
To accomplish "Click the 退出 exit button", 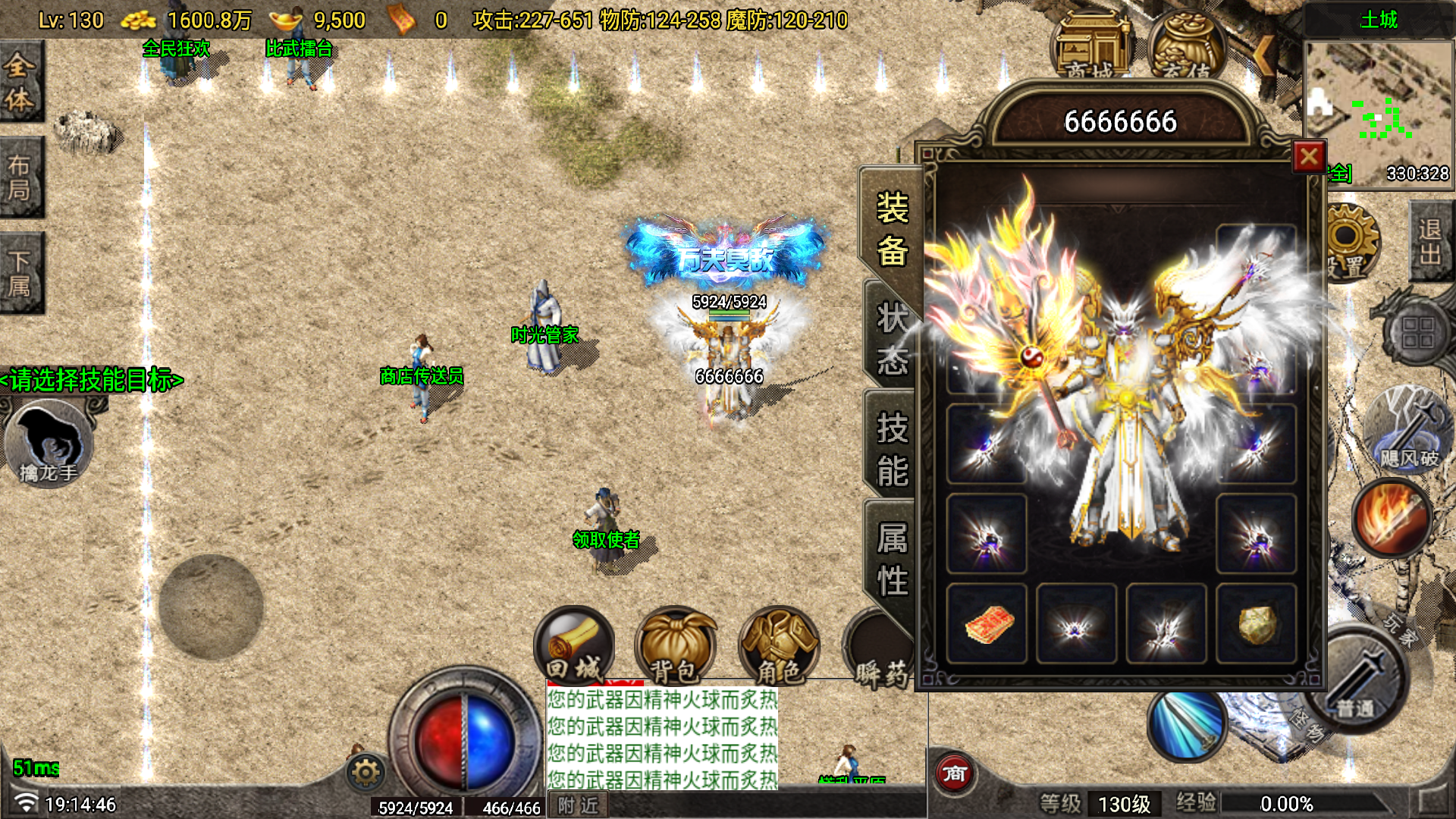I will coord(1430,241).
